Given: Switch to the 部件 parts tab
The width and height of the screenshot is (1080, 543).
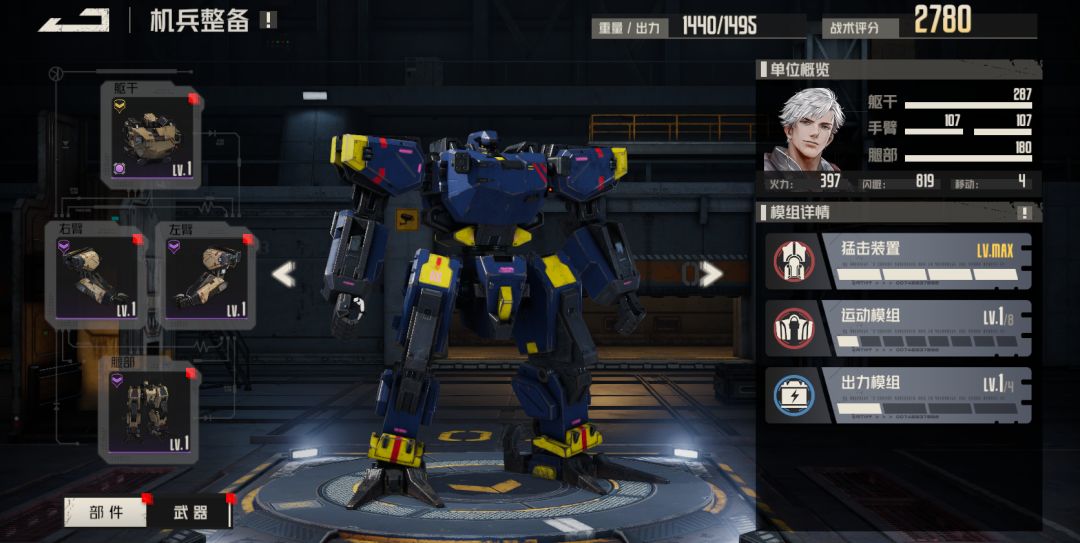Looking at the screenshot, I should 106,512.
